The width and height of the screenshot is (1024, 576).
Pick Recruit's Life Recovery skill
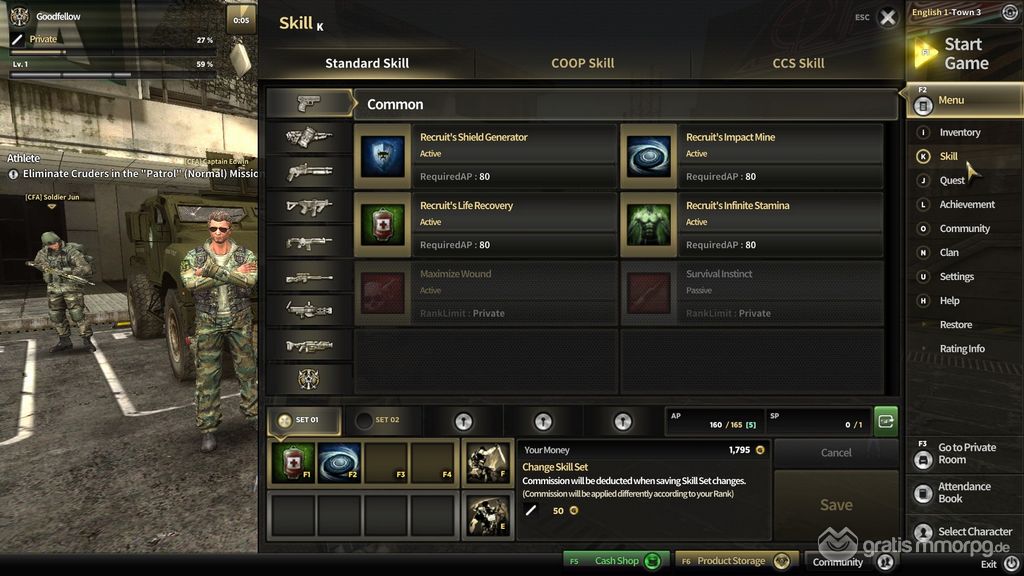[x=485, y=225]
